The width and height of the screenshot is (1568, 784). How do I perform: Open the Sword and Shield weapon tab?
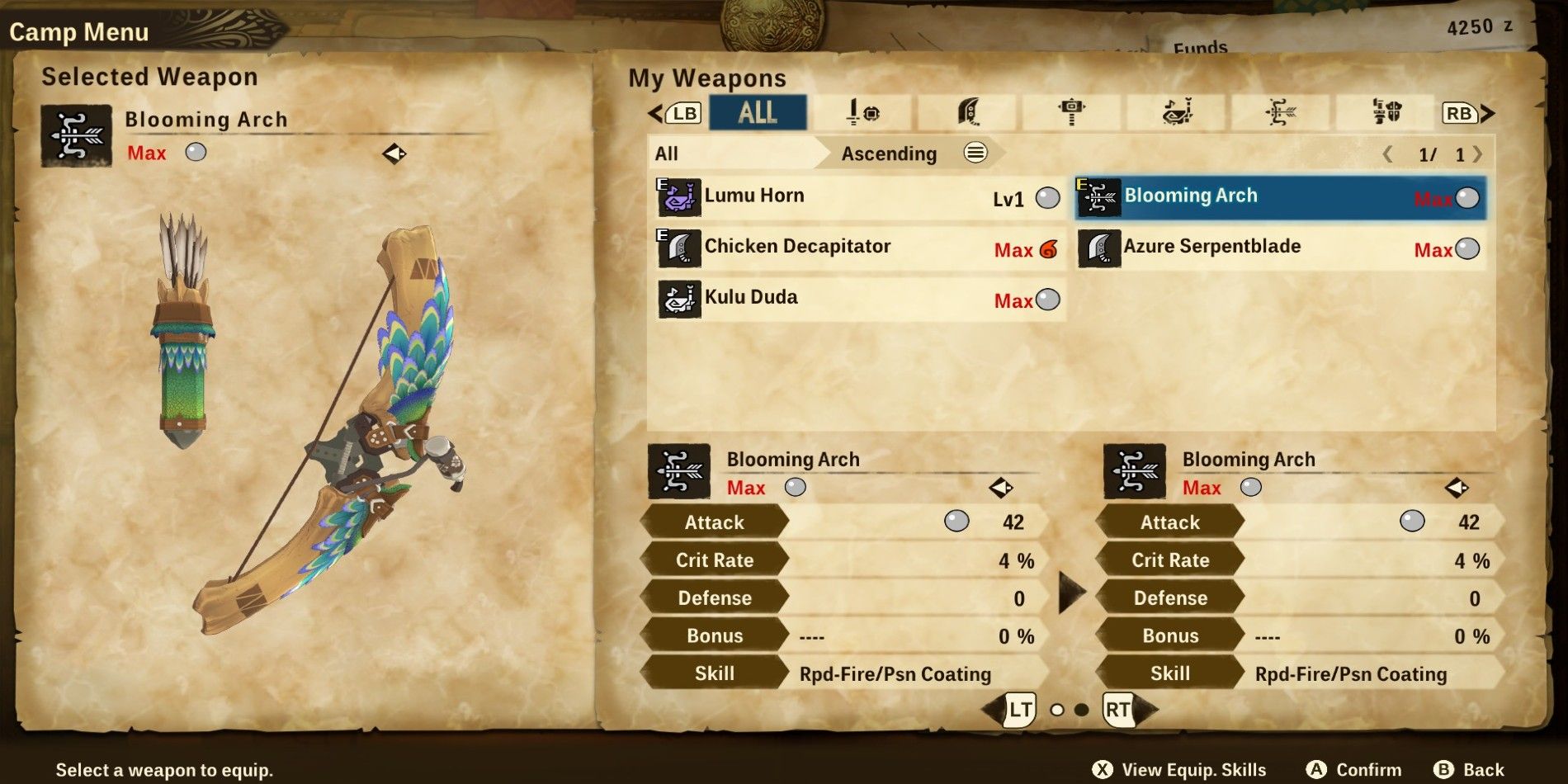coord(862,114)
